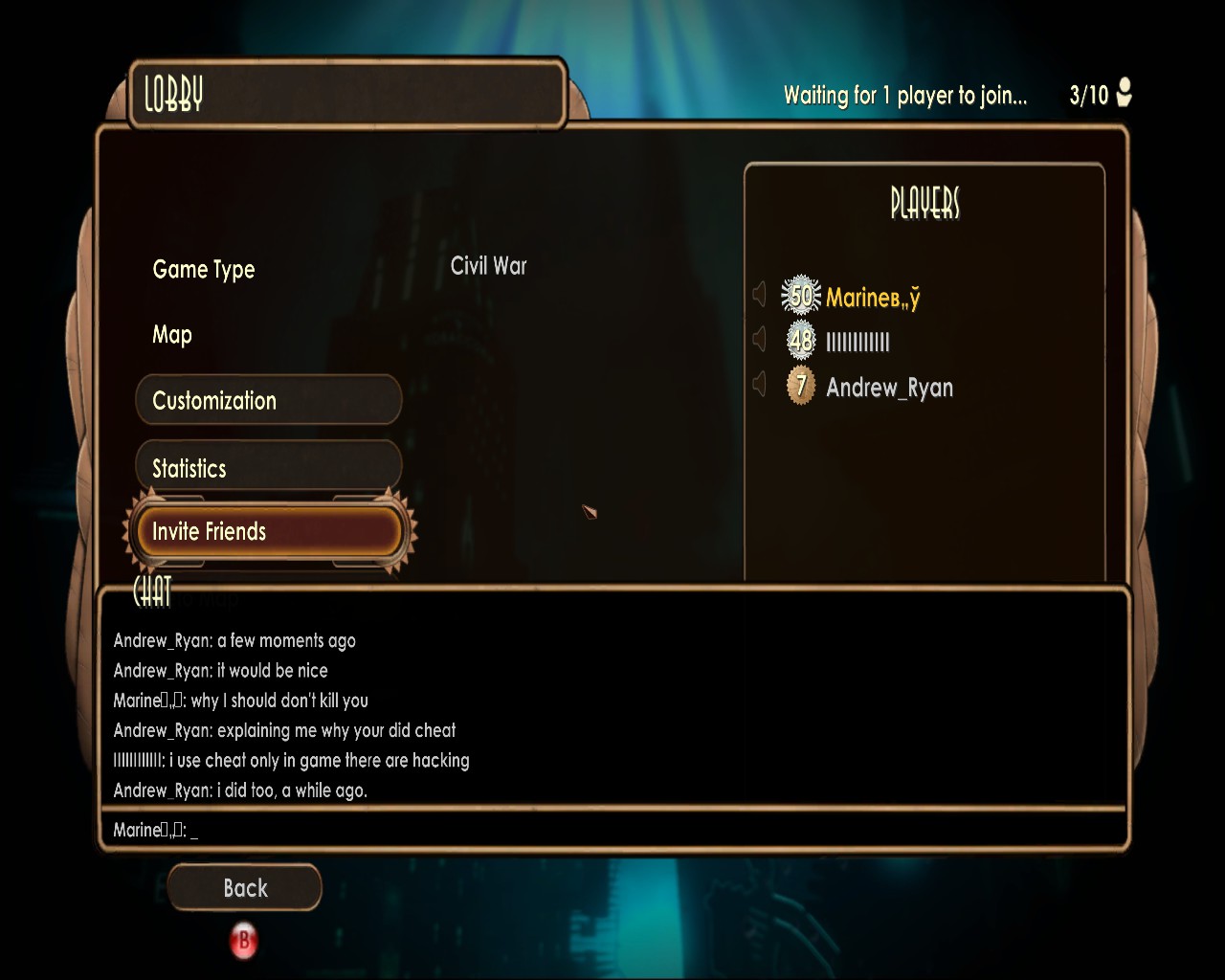1225x980 pixels.
Task: Open the Customization options
Action: pos(268,400)
